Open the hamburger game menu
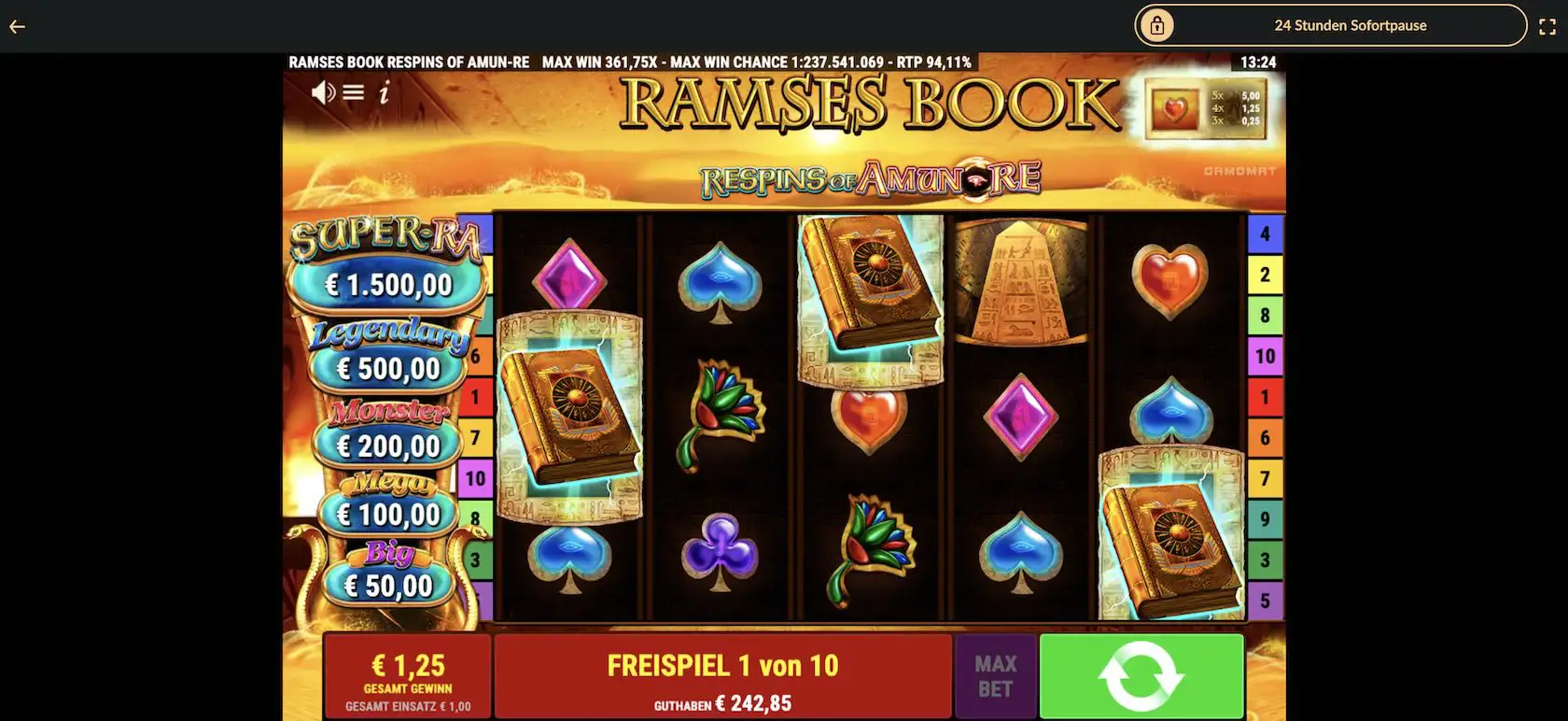Viewport: 1568px width, 721px height. click(353, 93)
